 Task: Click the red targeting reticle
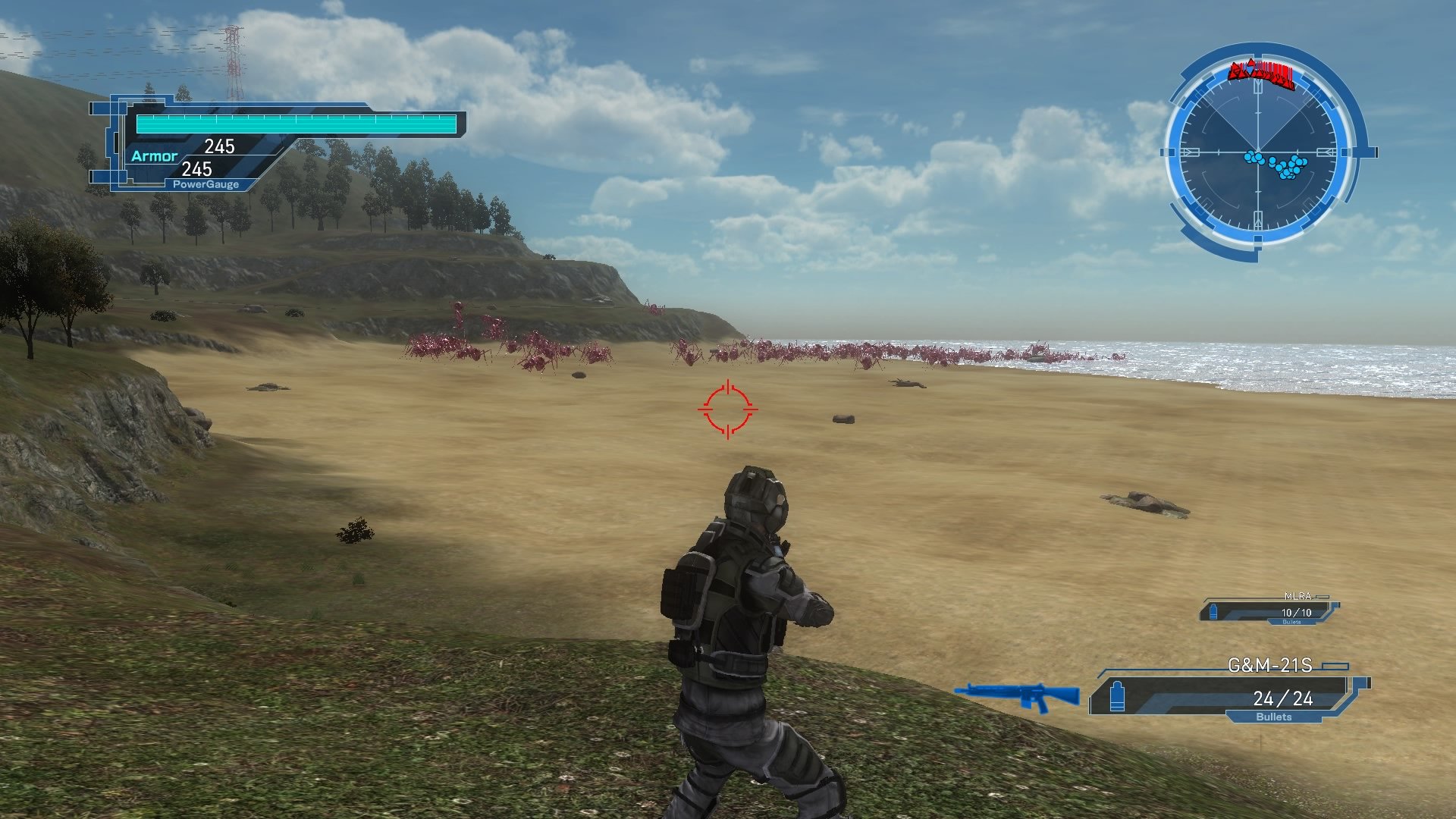726,410
